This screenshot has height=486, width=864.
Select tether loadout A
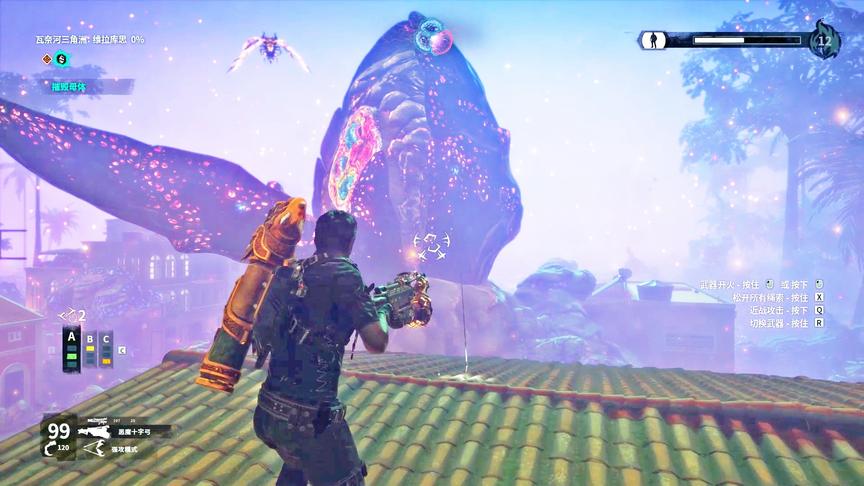71,348
